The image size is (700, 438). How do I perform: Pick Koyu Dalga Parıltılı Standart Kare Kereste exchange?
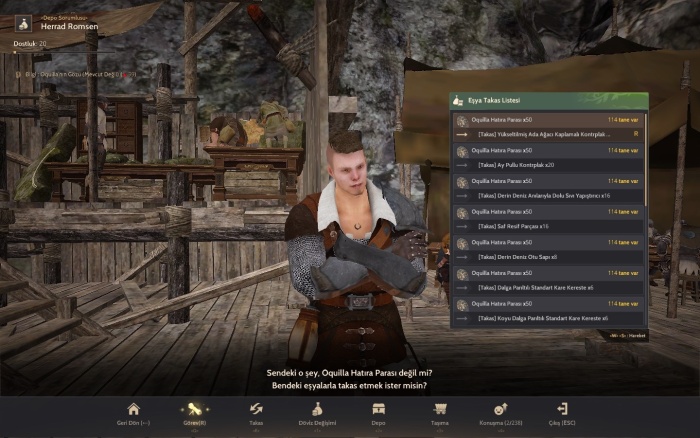tap(545, 318)
